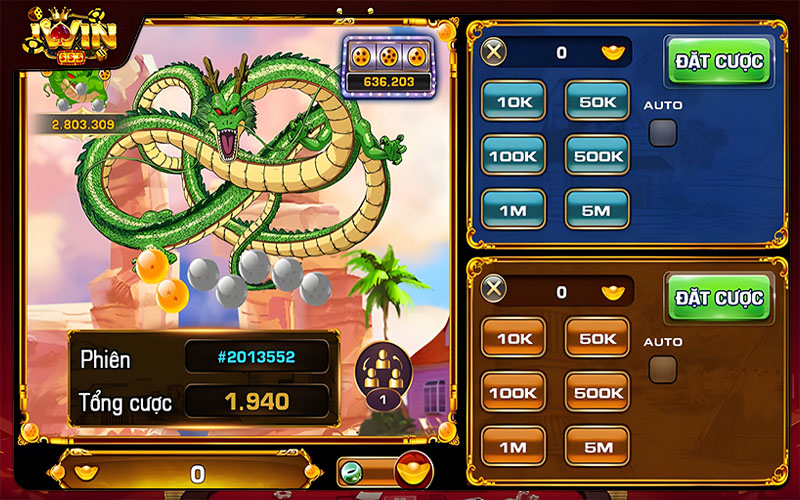
Task: Choose the blue 50K bet chip
Action: (x=597, y=100)
